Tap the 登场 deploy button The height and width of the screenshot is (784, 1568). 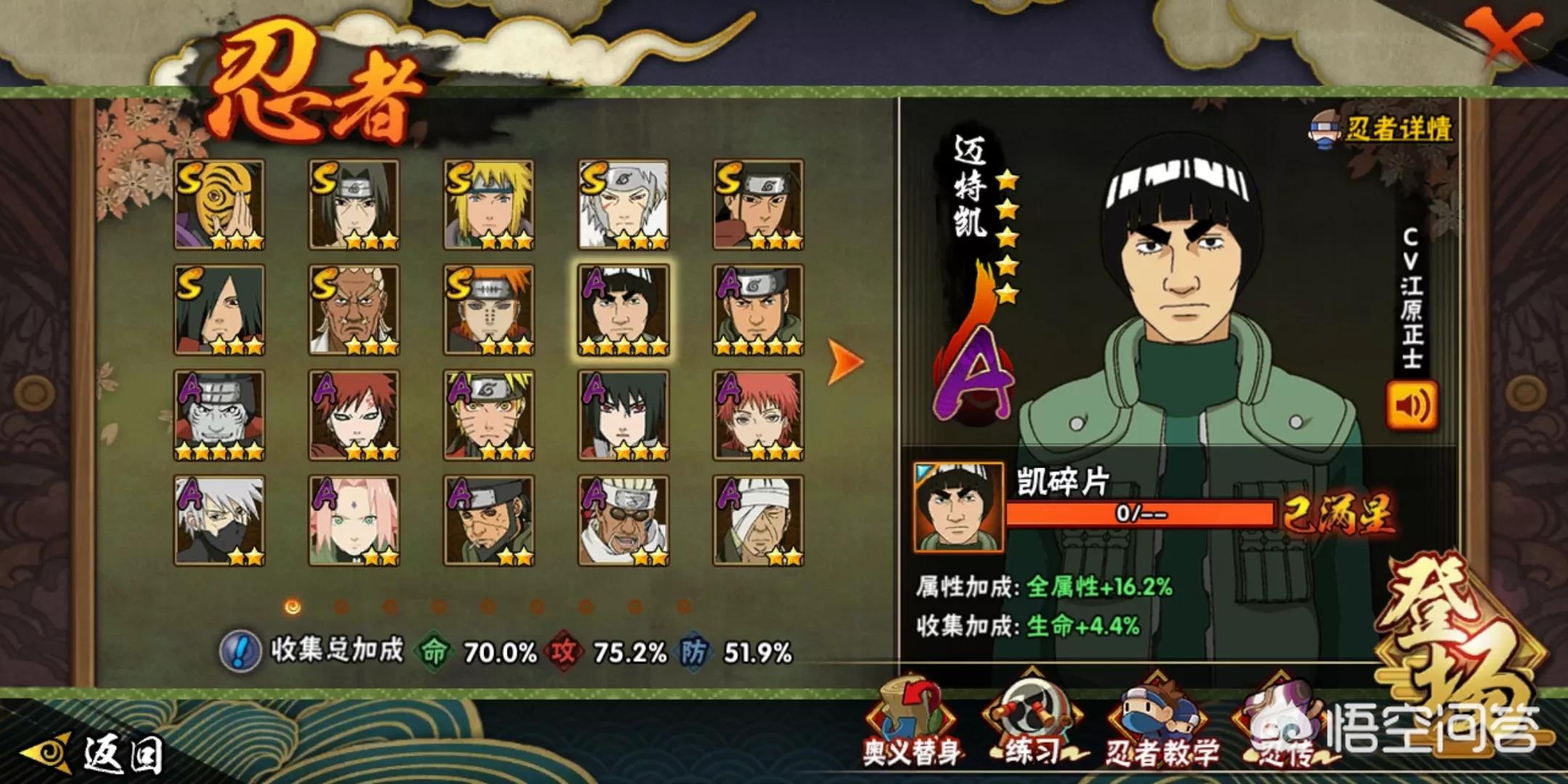pyautogui.click(x=1459, y=639)
